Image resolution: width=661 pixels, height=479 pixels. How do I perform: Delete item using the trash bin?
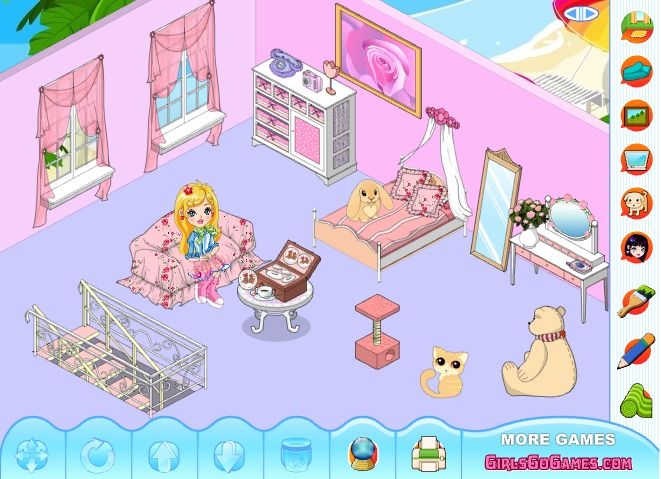(x=293, y=456)
